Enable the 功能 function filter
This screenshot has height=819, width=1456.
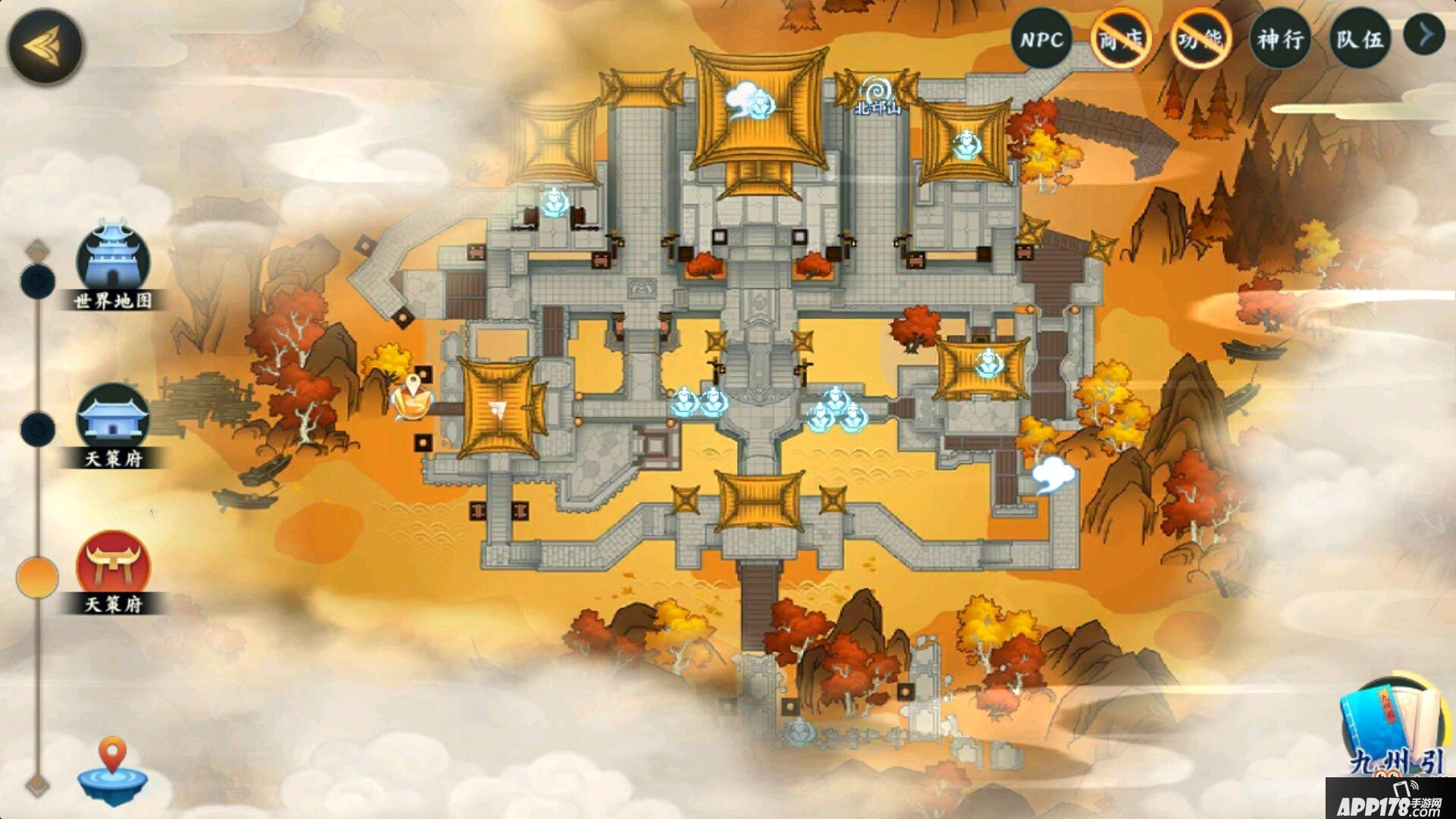pyautogui.click(x=1200, y=39)
